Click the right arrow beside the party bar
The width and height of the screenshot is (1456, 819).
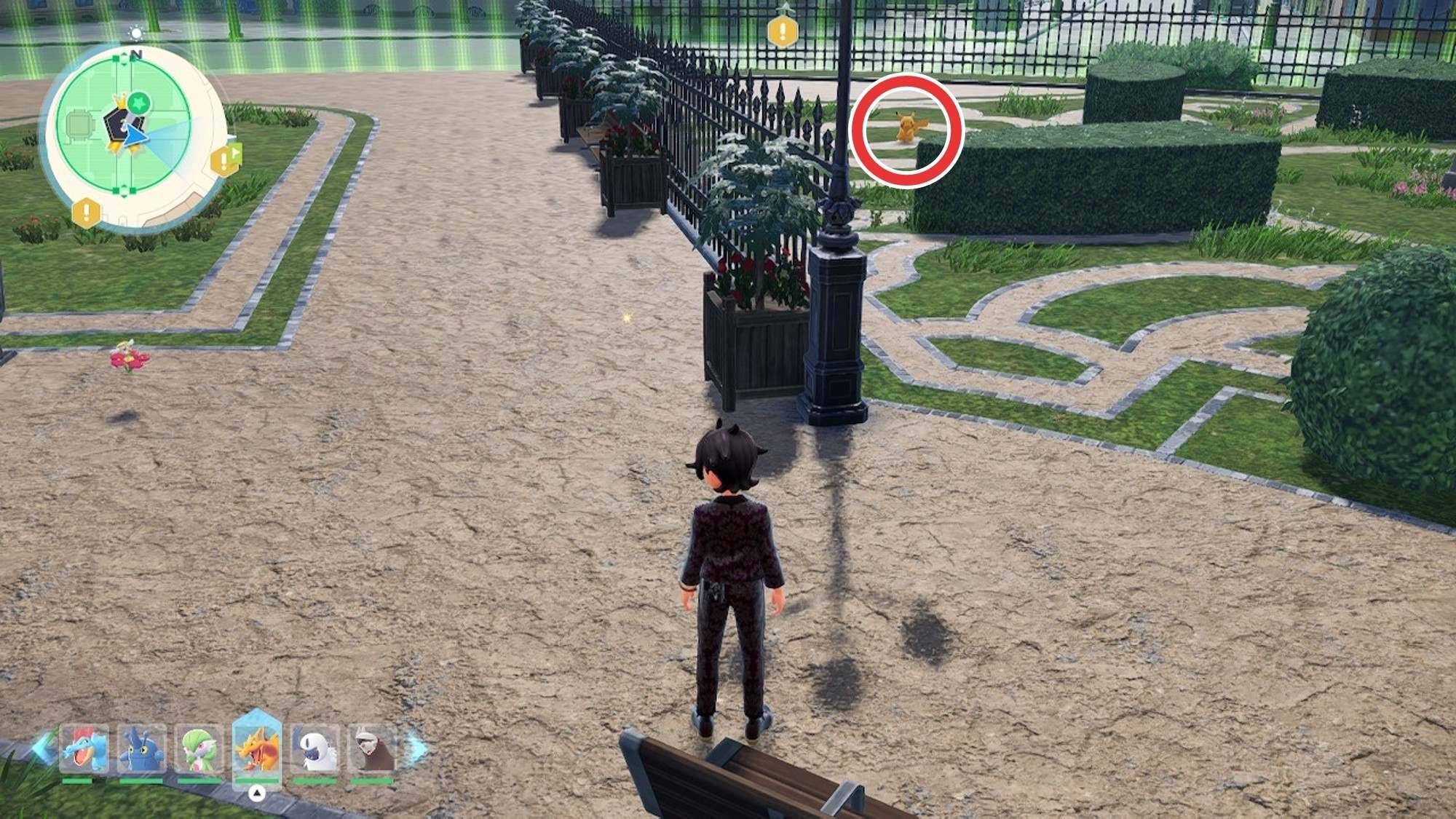coord(418,748)
